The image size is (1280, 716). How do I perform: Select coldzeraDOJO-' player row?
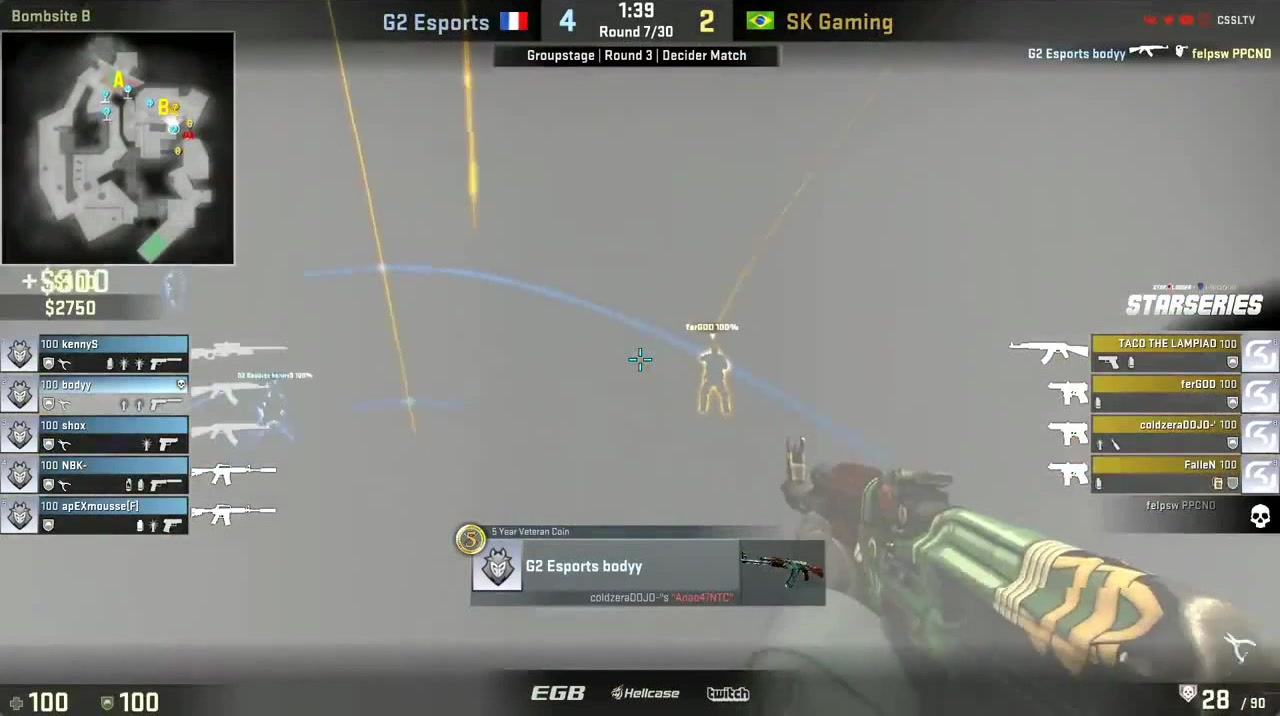point(1166,434)
